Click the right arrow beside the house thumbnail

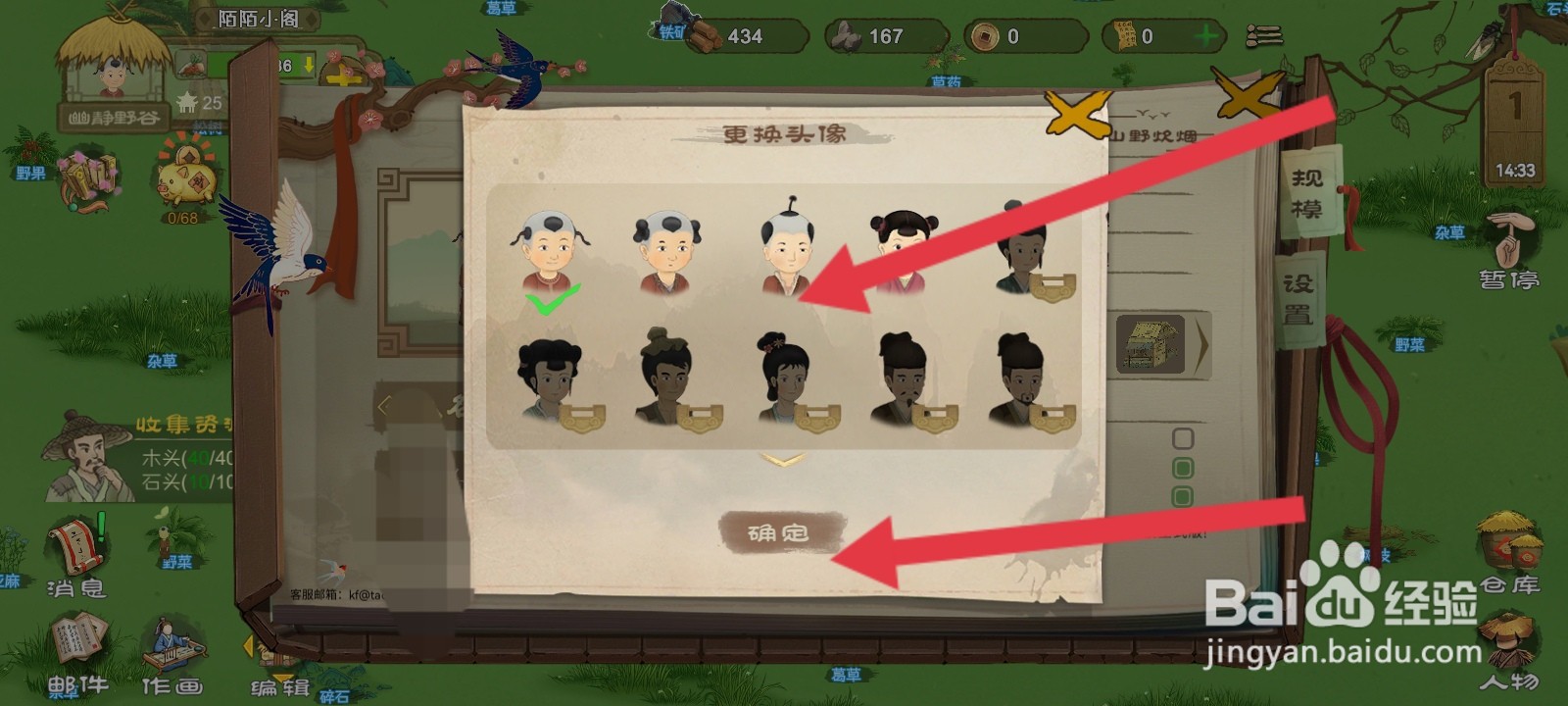pos(1204,344)
